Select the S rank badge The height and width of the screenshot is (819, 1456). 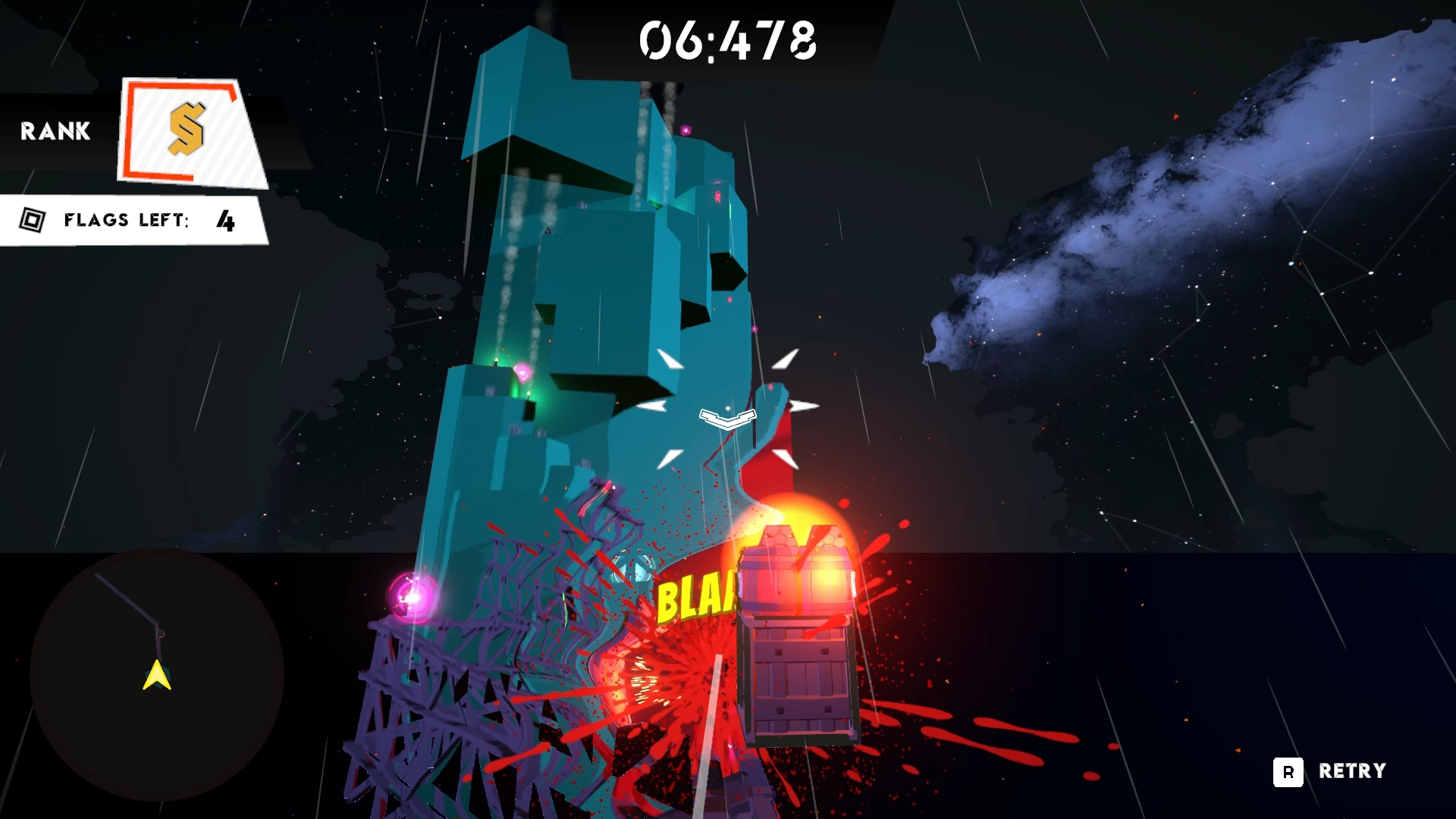point(190,132)
